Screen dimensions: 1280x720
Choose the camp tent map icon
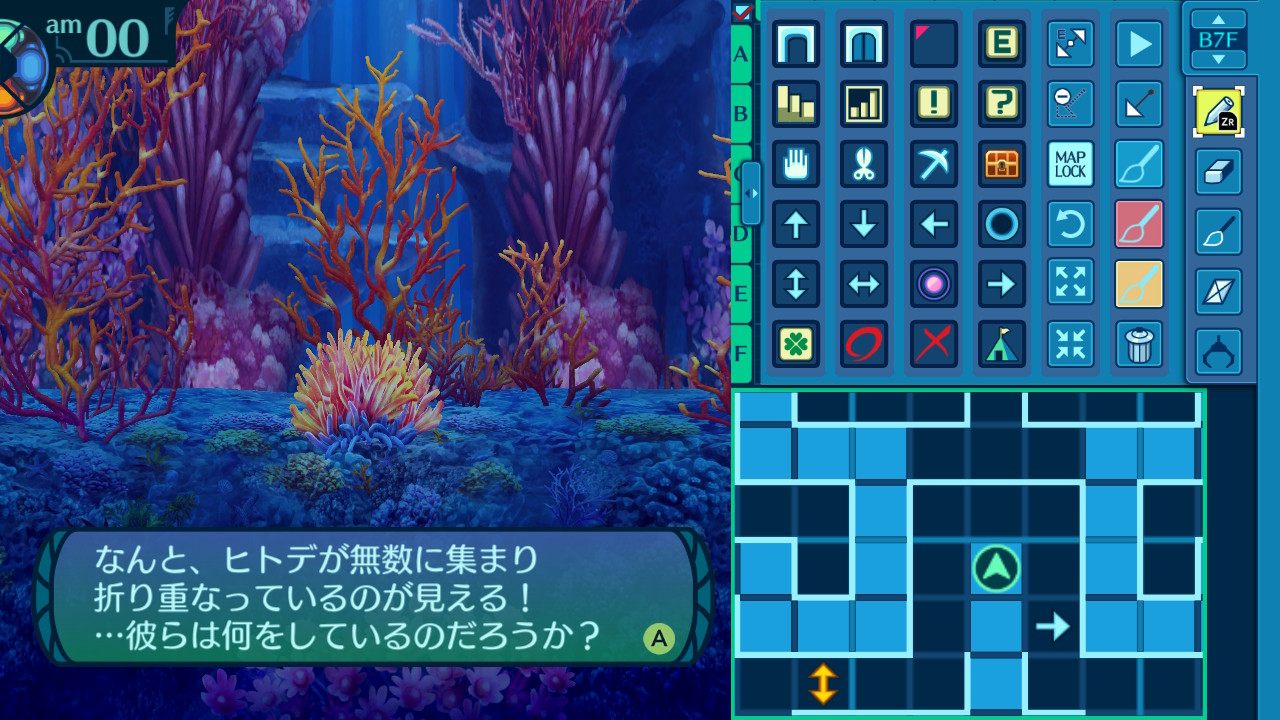click(1001, 344)
